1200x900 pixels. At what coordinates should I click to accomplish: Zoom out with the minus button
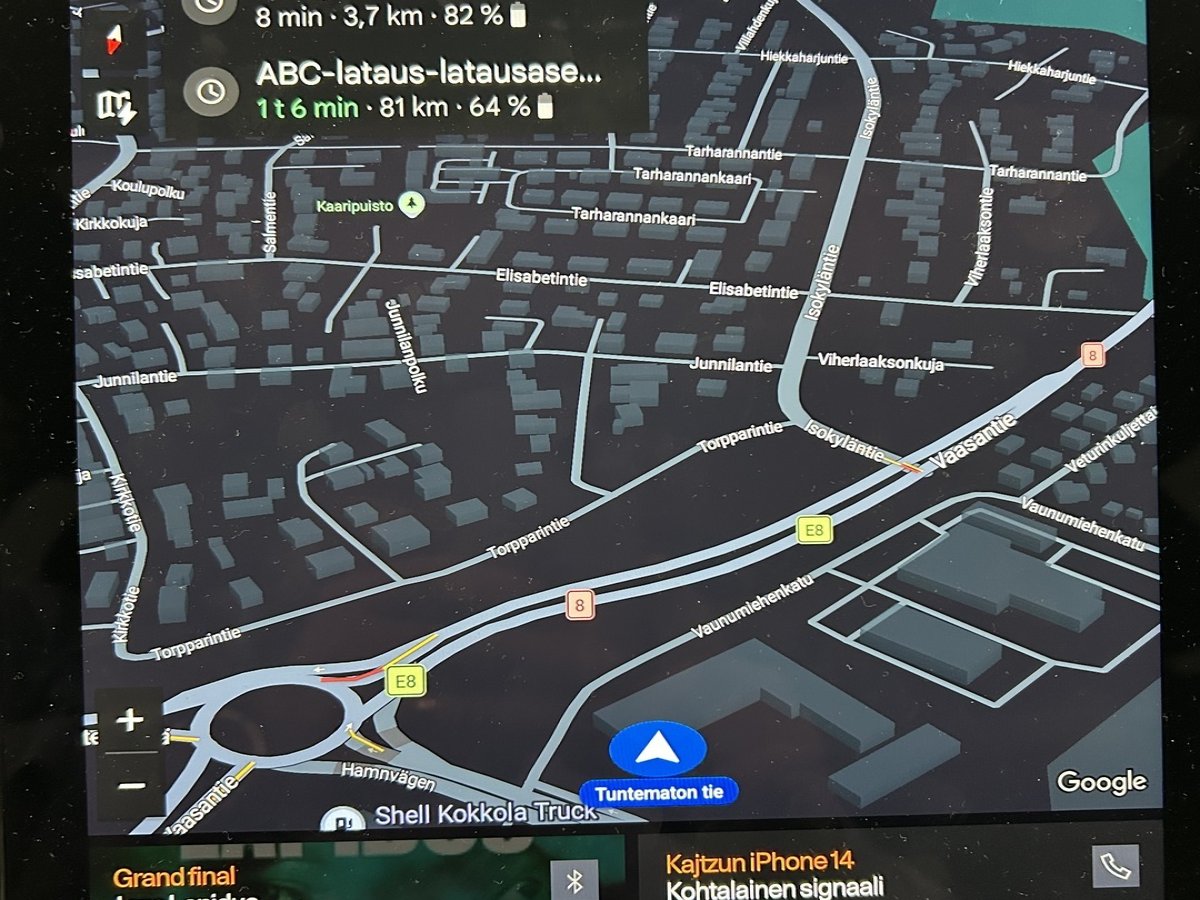pos(131,785)
